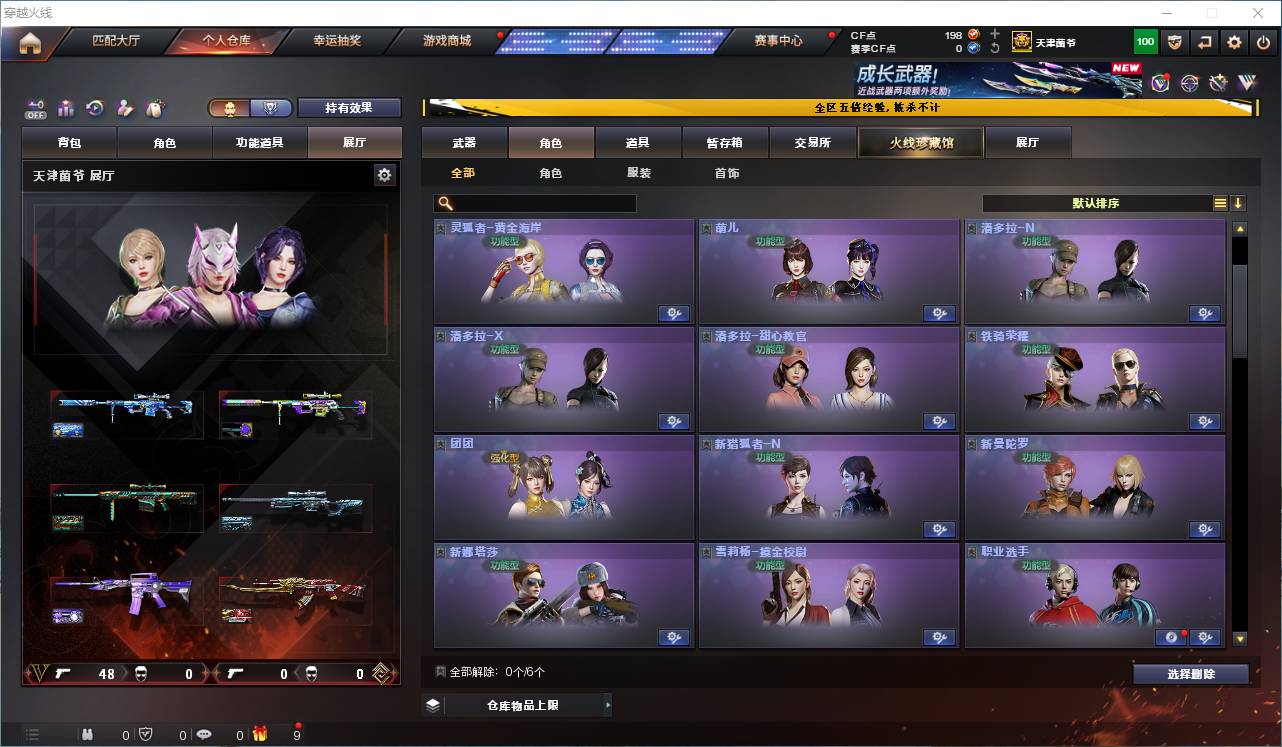Click the wrench repair icon near the top-right
1282x747 pixels.
point(1216,82)
